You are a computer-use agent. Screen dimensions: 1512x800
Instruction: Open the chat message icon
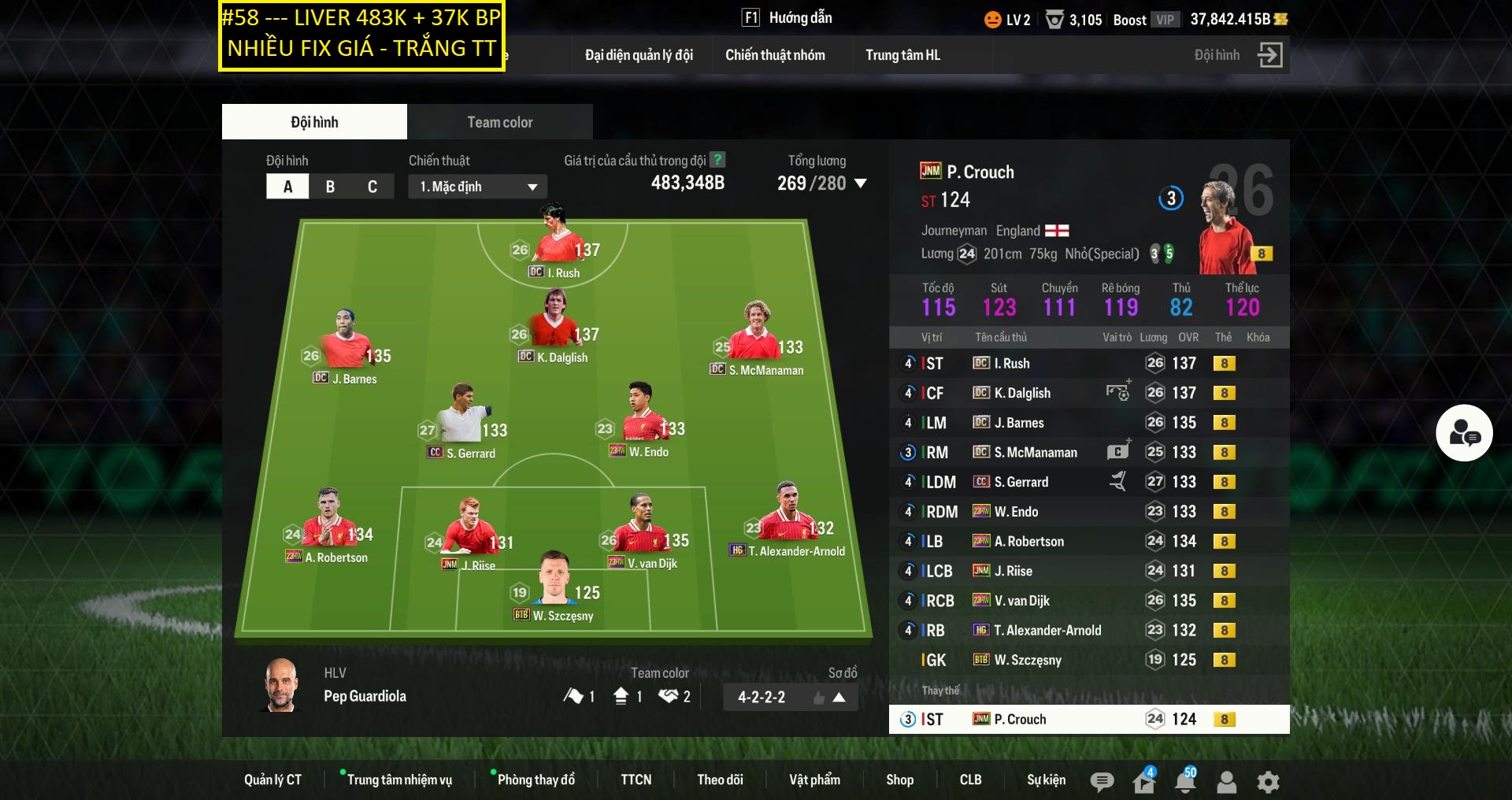1102,782
